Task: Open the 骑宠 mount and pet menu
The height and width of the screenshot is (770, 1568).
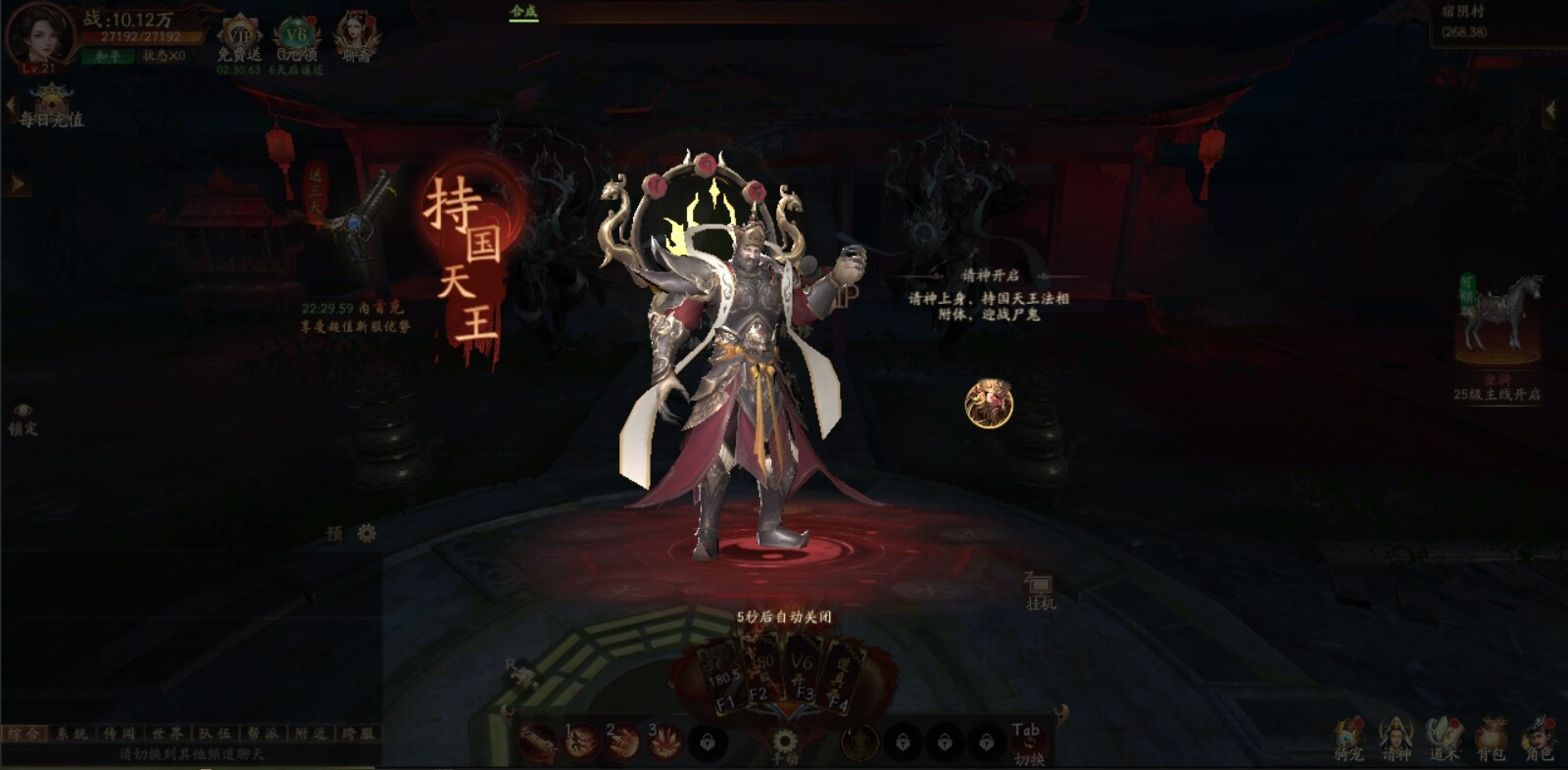Action: click(x=1348, y=740)
